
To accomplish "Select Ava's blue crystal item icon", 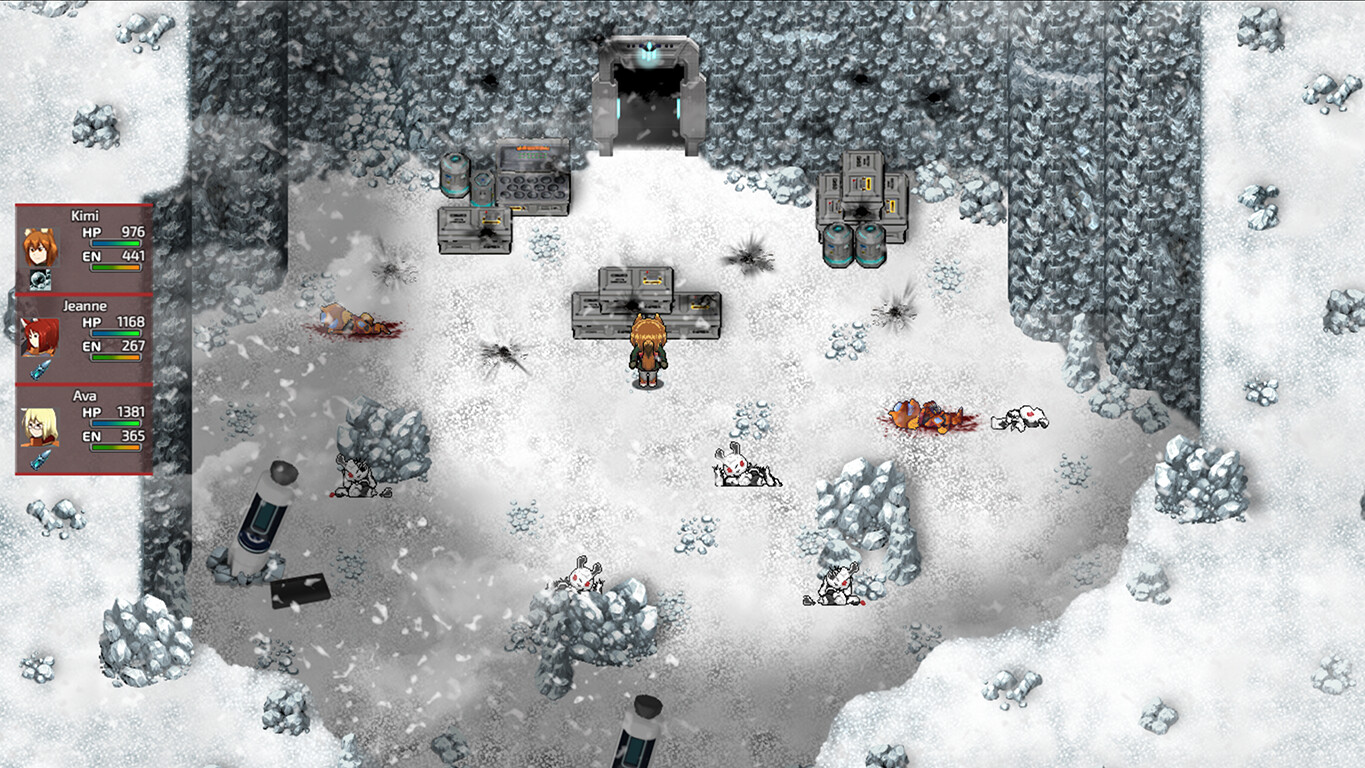I will point(40,459).
